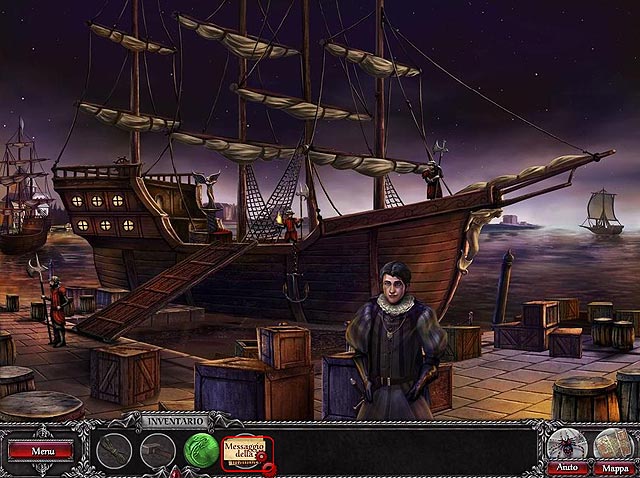Select the green orb in the inventory
Viewport: 640px width, 478px height.
click(201, 451)
